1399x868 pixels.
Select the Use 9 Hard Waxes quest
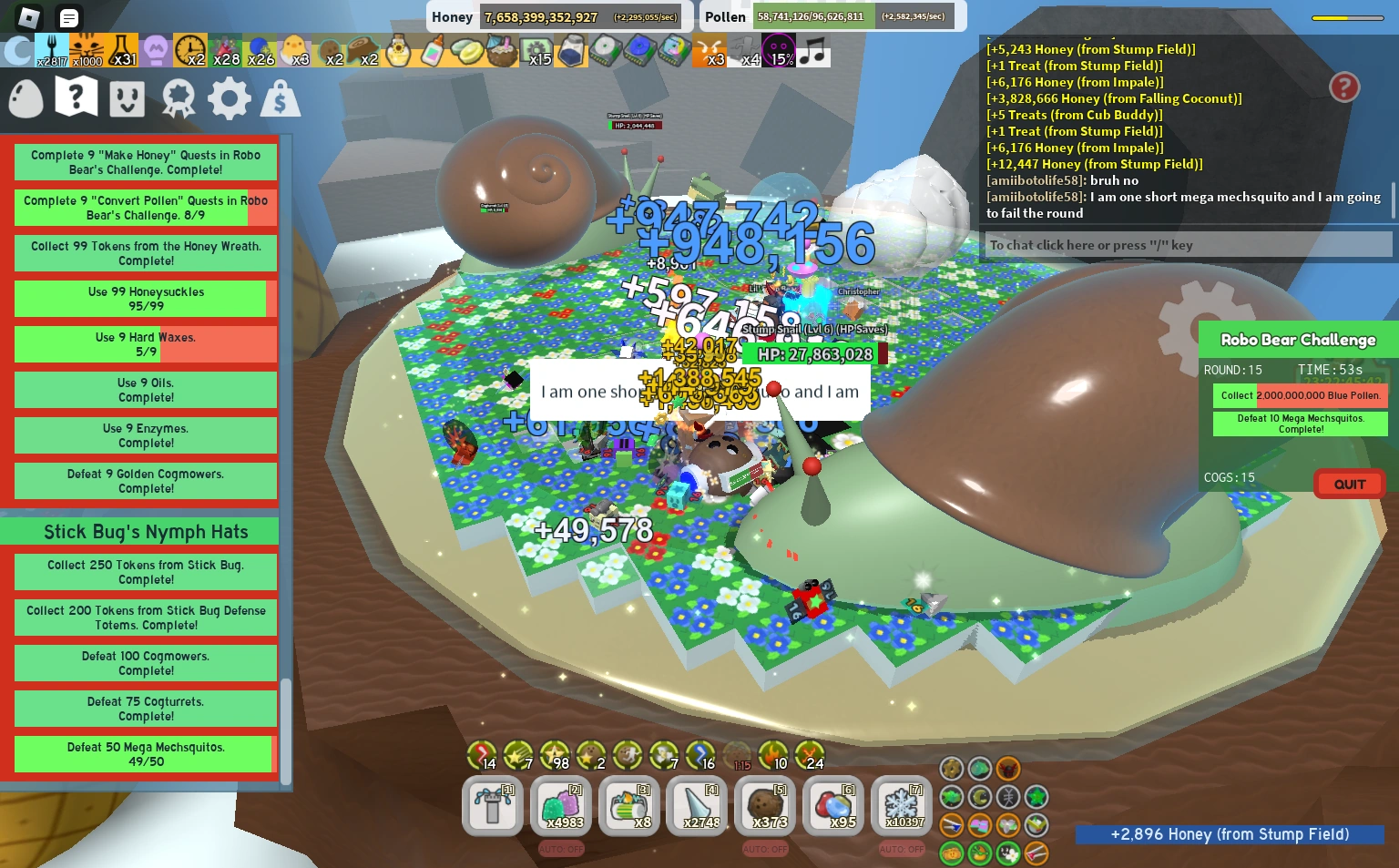tap(145, 343)
